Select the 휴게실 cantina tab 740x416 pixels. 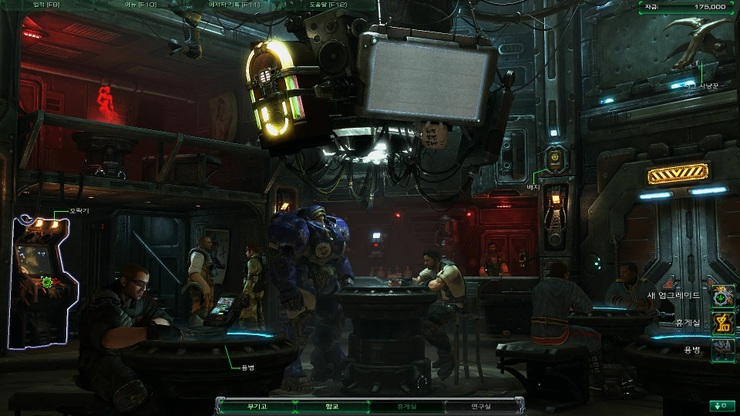(x=409, y=406)
